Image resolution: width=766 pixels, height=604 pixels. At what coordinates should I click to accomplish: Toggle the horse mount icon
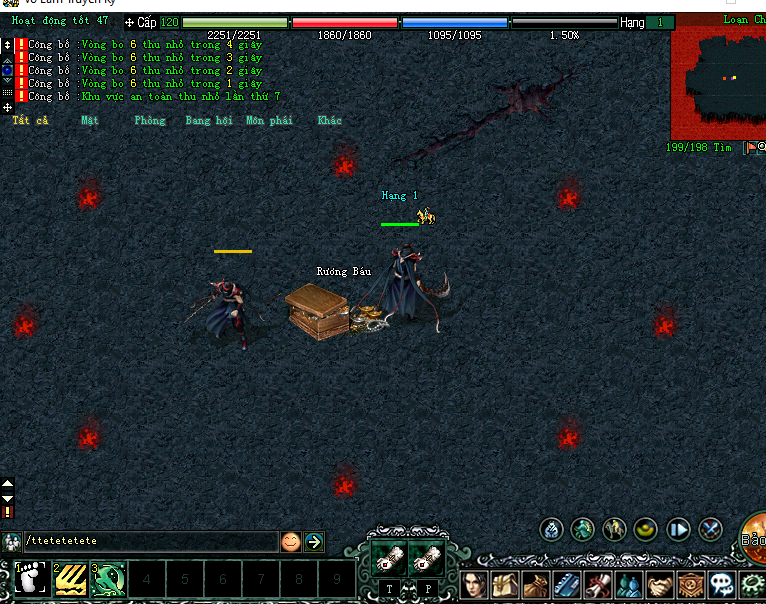[x=615, y=530]
